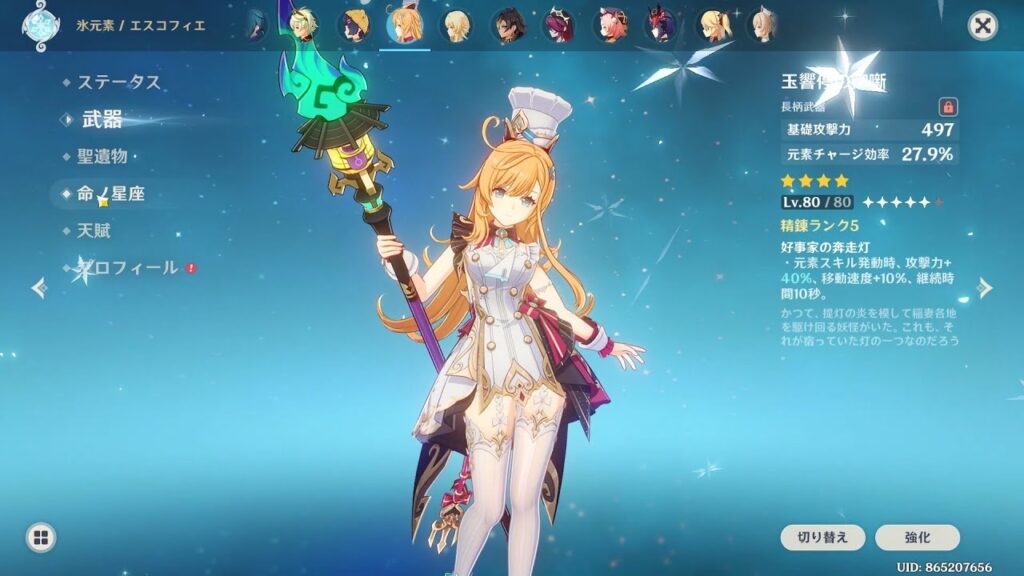1024x576 pixels.
Task: Open the four-square grid button
Action: pos(40,538)
